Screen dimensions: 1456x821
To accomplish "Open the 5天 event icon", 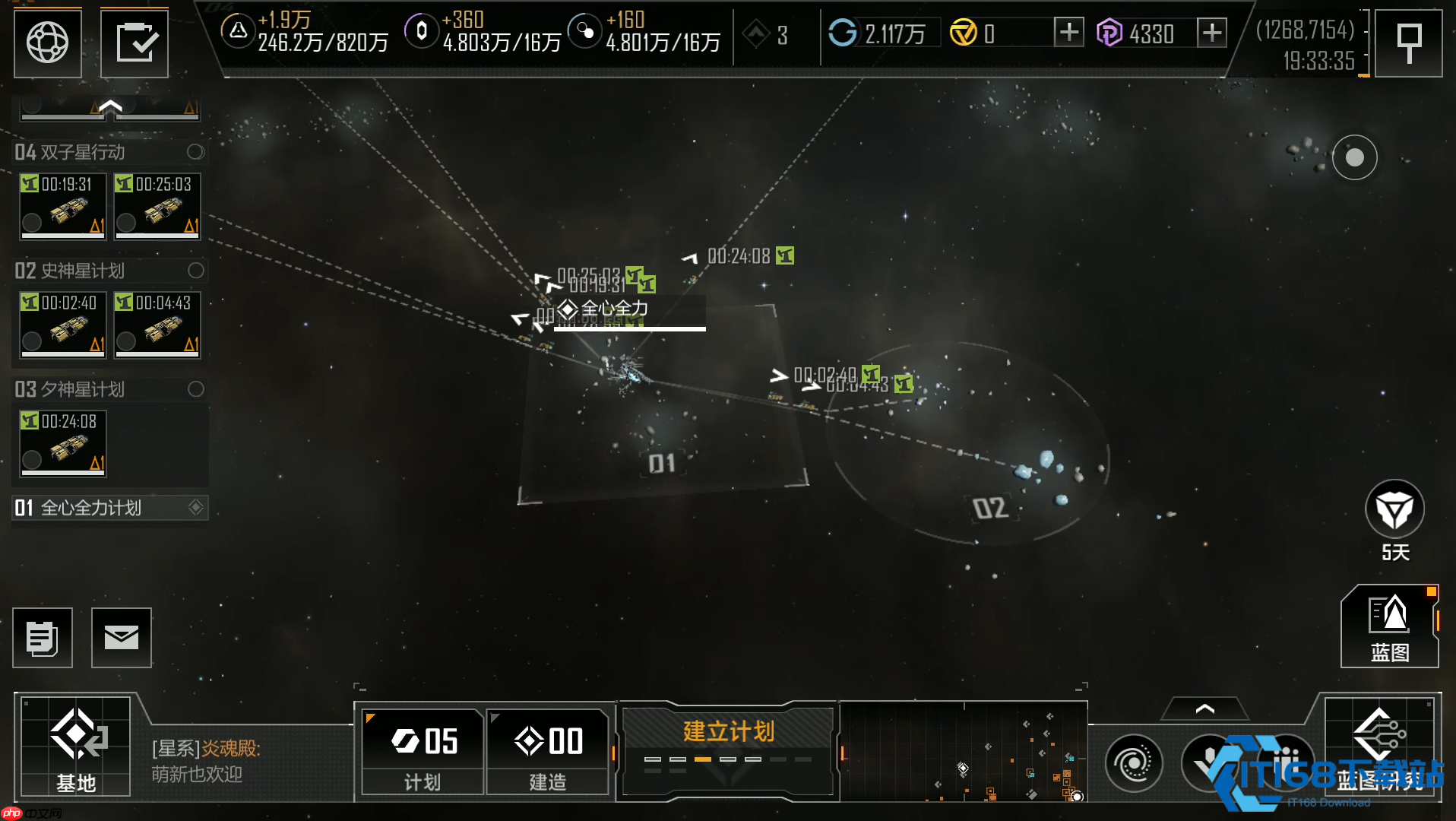I will (1394, 510).
